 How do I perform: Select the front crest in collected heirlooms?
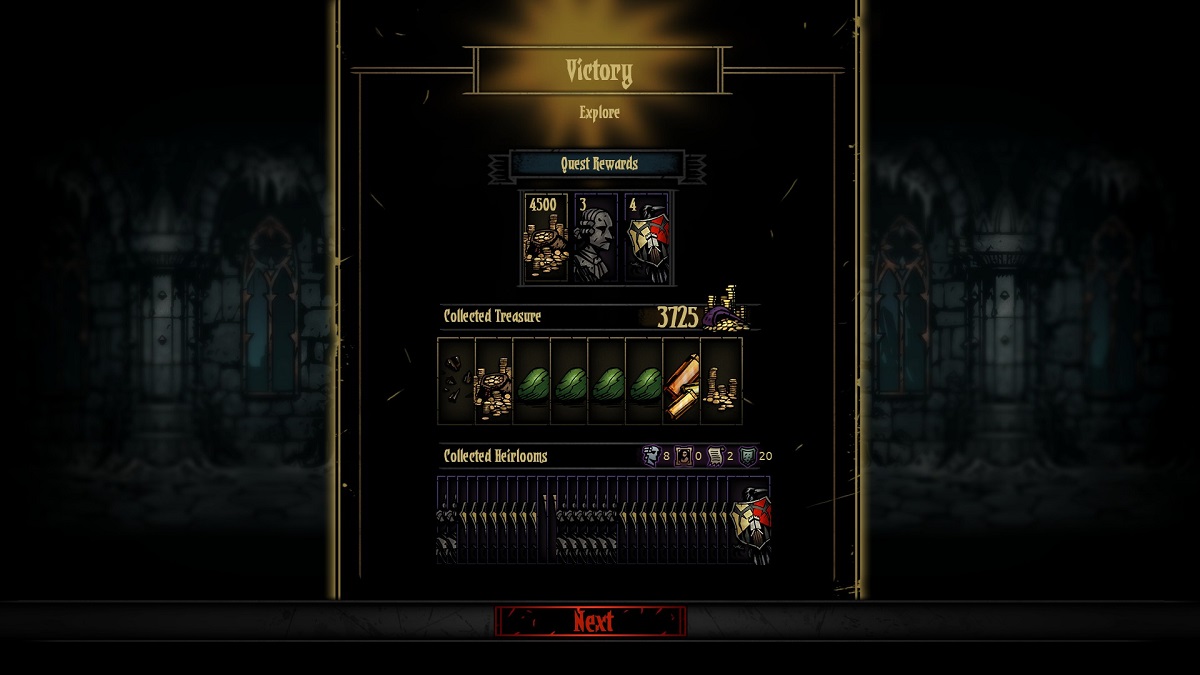tap(751, 520)
